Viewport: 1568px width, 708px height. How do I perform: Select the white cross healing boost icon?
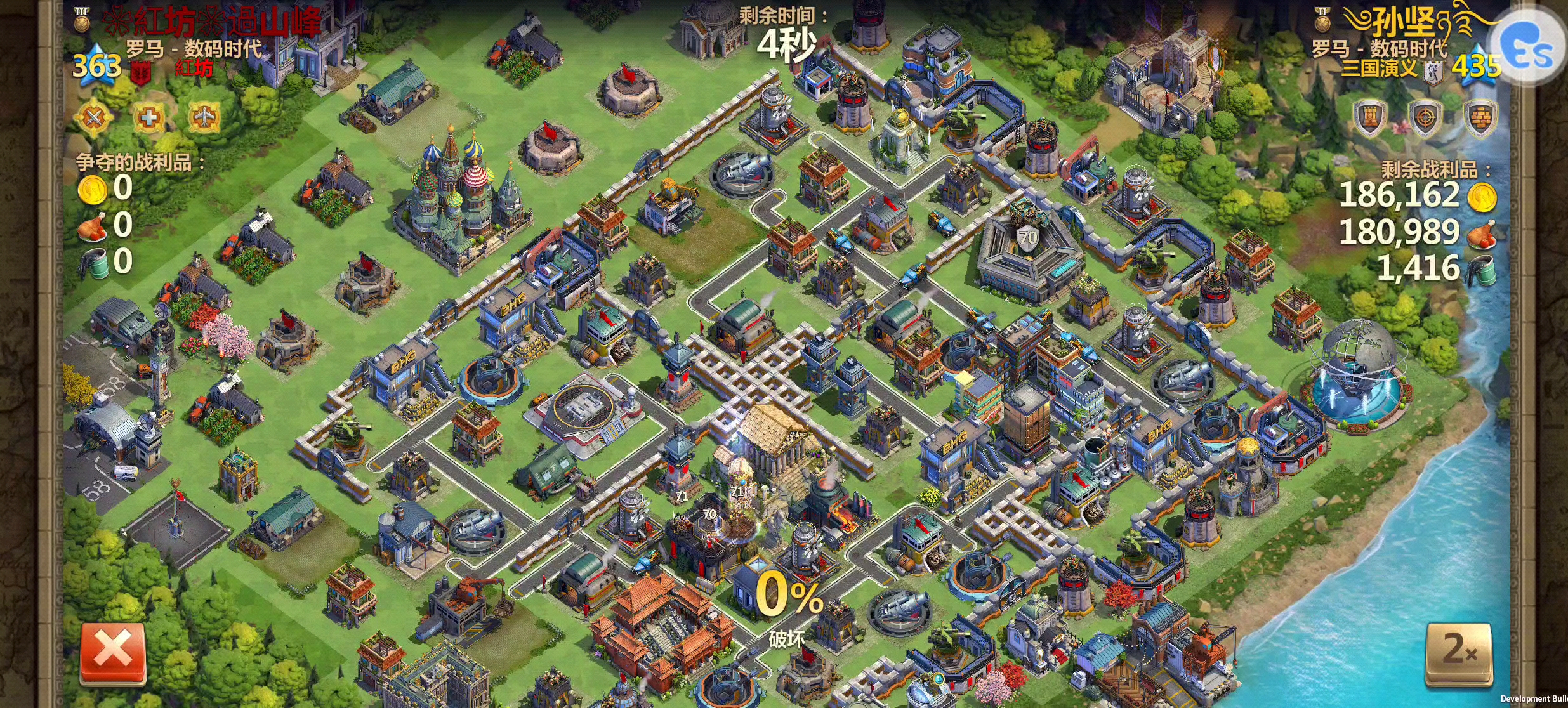[x=148, y=117]
